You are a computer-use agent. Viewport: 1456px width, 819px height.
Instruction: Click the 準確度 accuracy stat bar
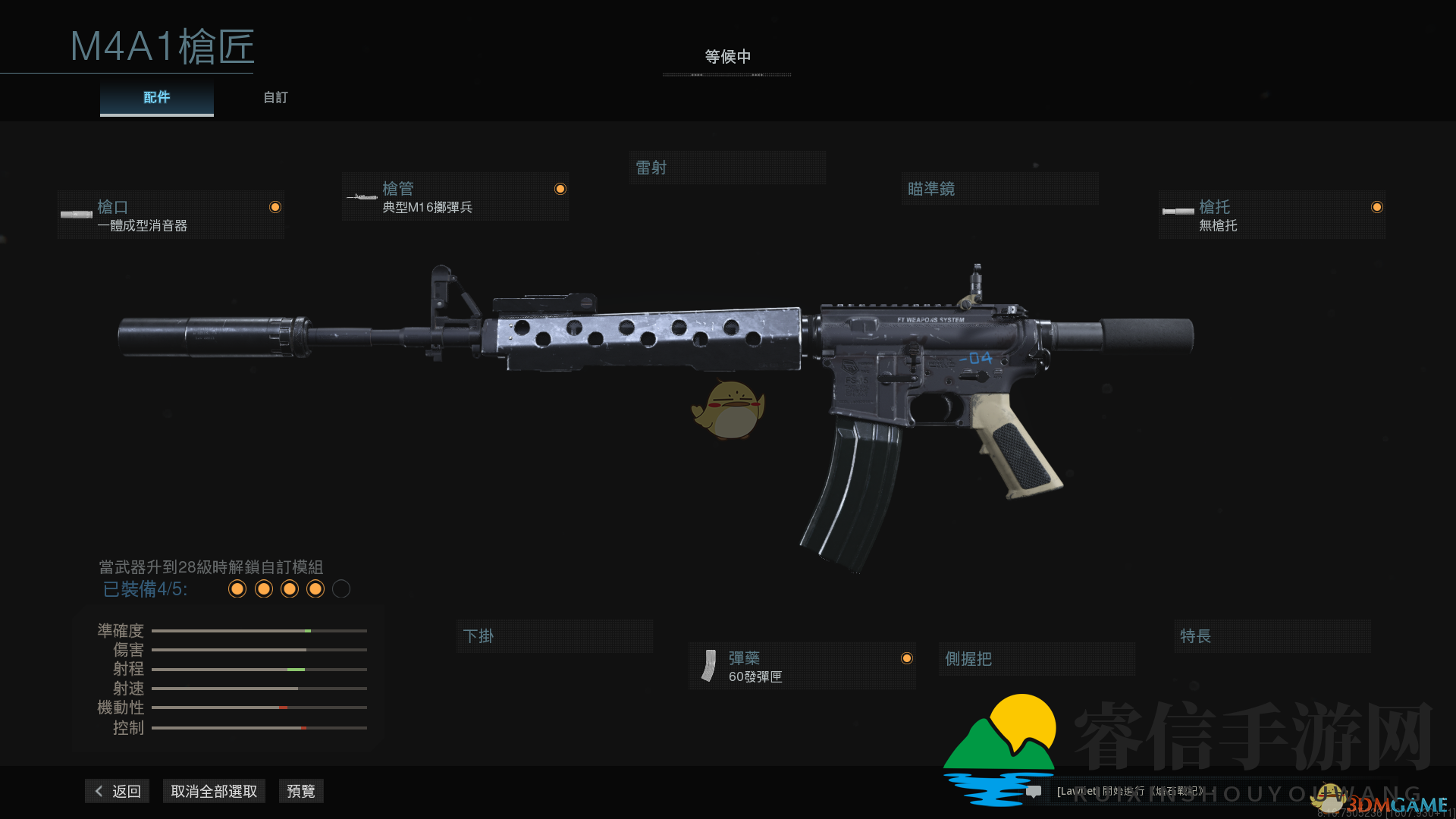259,630
